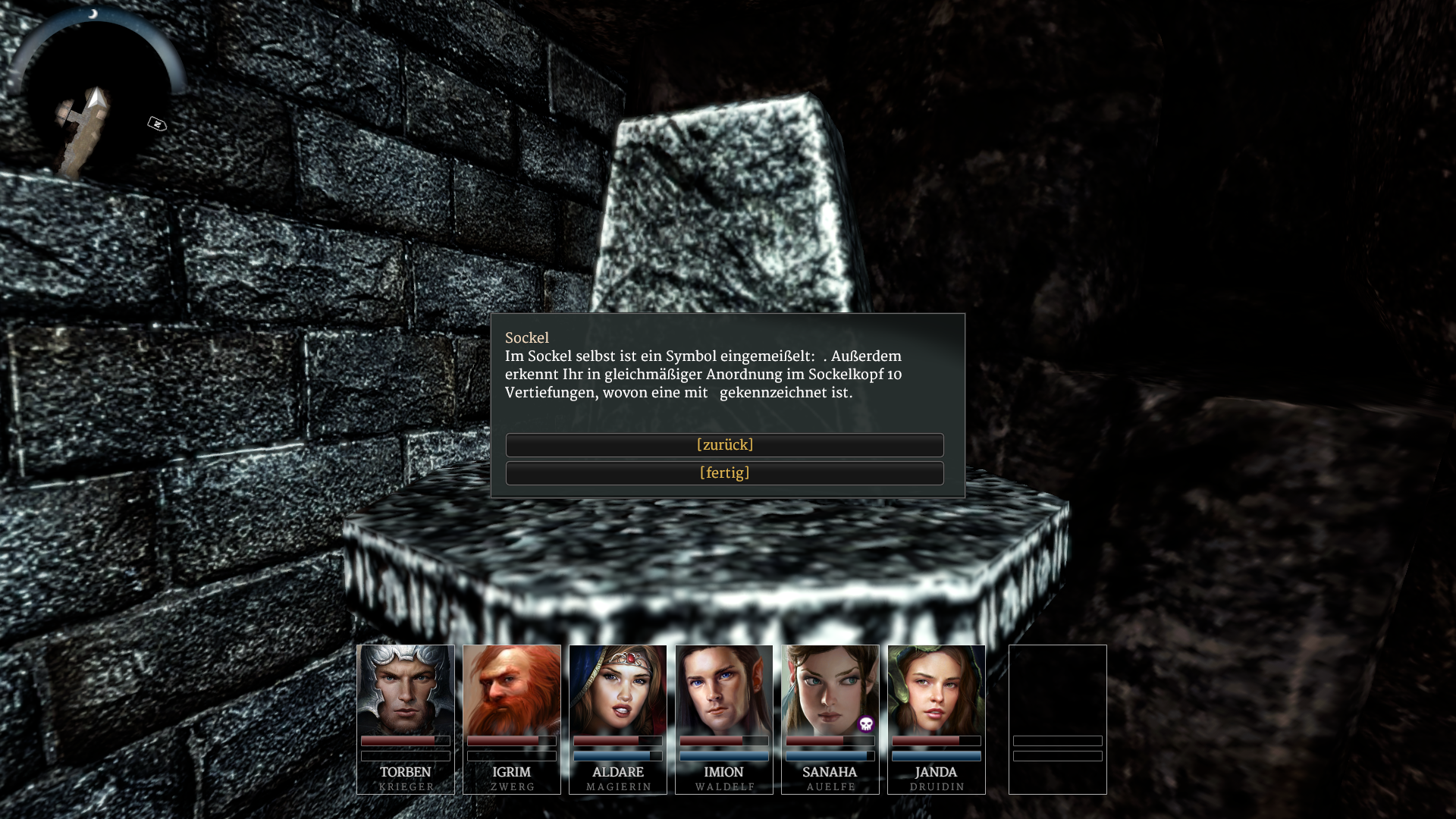Screen dimensions: 1456x819
Task: Click the skull status icon on Sanaha
Action: coord(866,724)
